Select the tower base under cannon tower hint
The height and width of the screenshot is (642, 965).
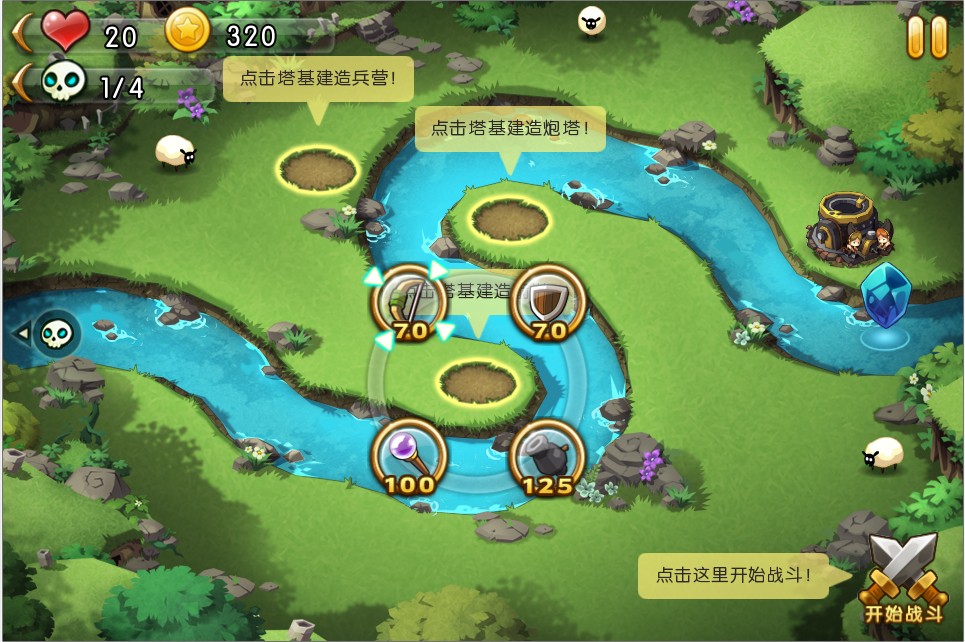[510, 219]
